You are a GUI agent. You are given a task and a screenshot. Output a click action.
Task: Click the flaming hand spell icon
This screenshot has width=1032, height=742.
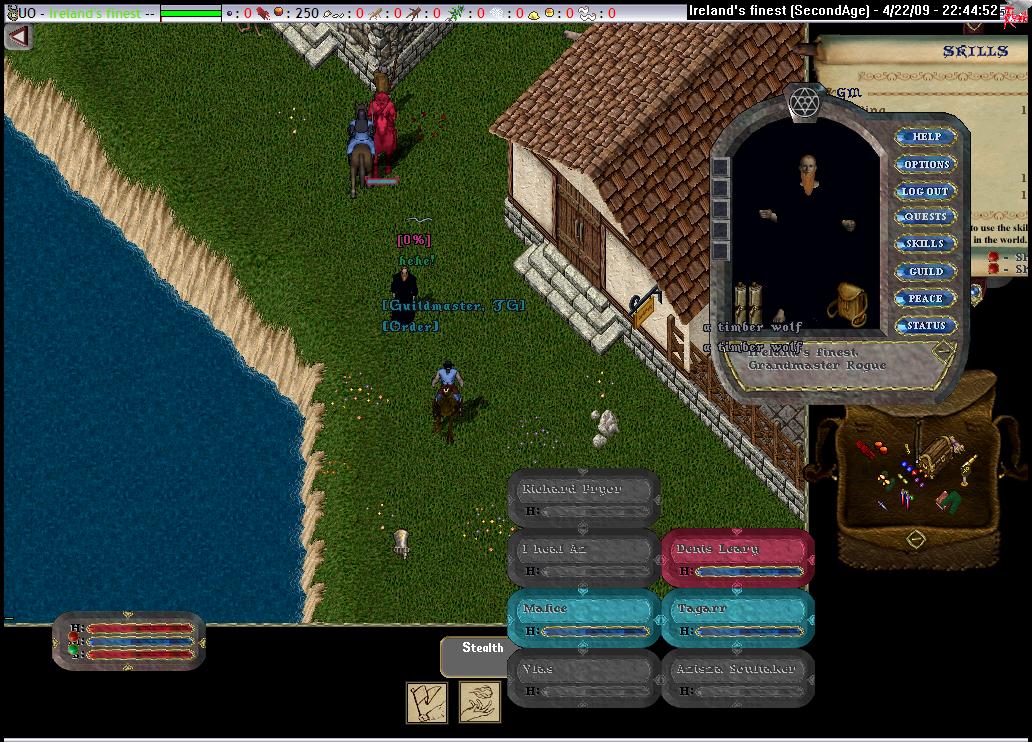(480, 702)
